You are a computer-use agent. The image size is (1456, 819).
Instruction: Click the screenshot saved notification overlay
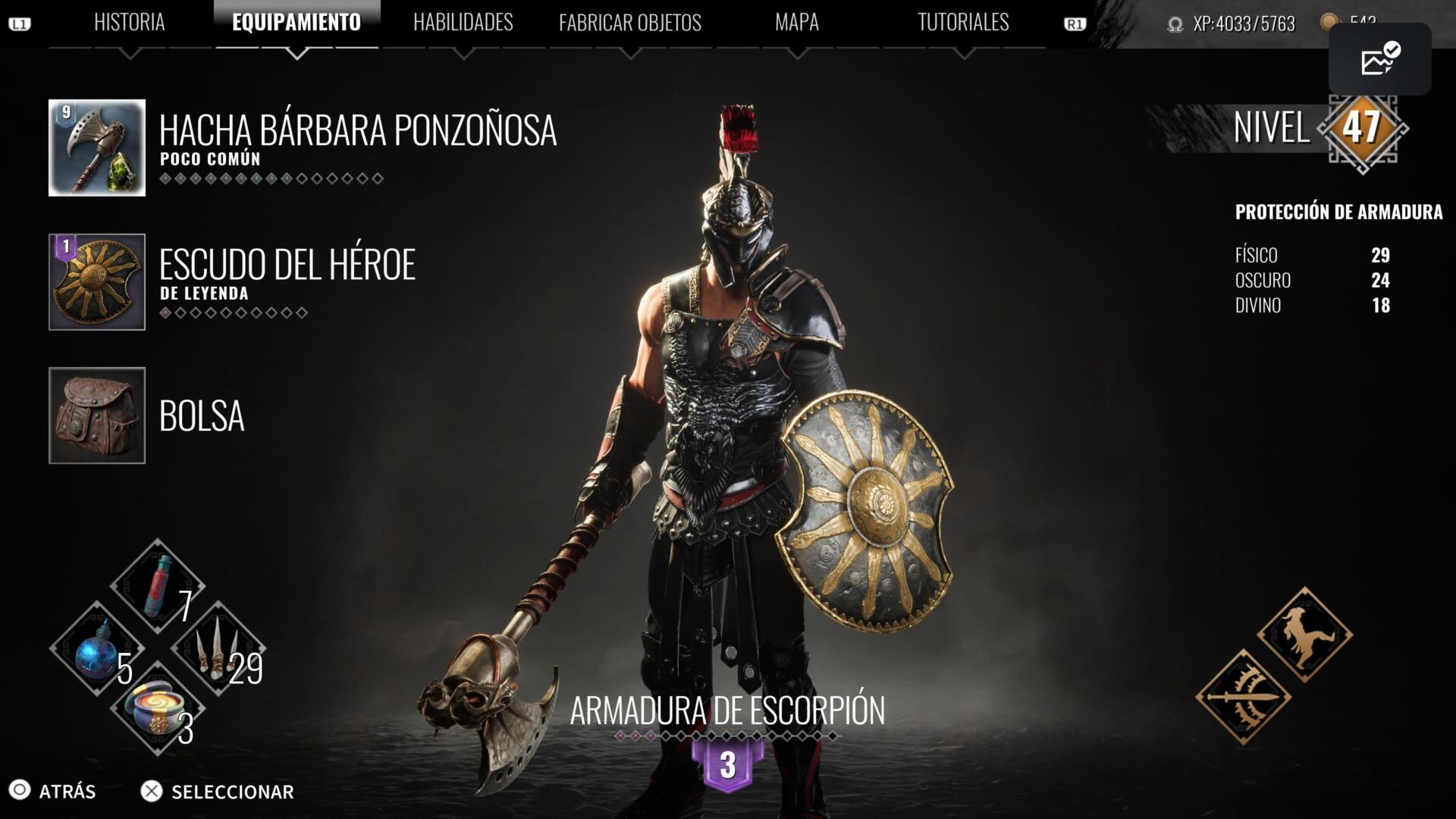point(1379,59)
